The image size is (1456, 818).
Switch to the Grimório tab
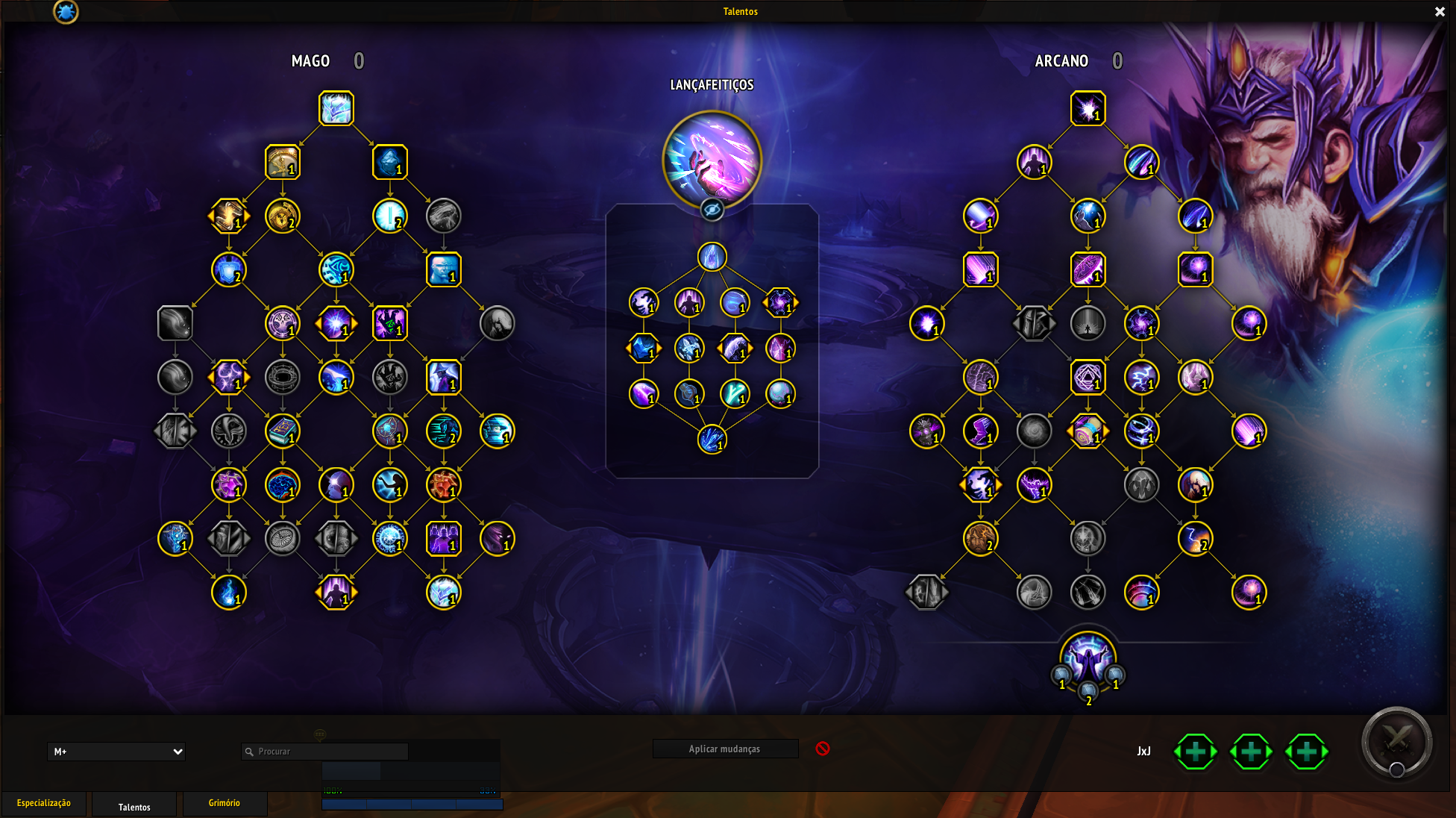point(224,803)
